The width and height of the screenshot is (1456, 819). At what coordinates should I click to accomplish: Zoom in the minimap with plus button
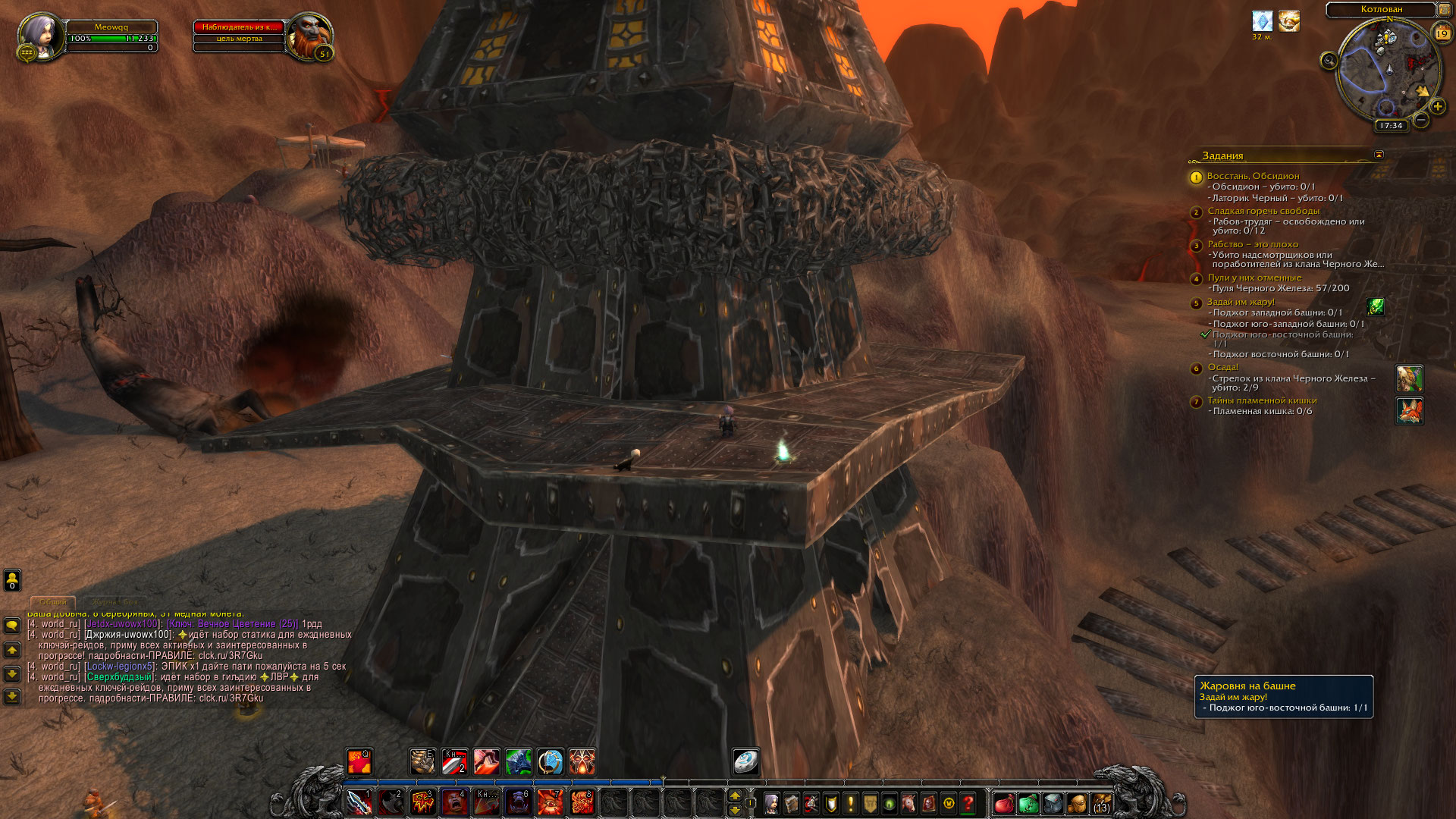pos(1437,107)
